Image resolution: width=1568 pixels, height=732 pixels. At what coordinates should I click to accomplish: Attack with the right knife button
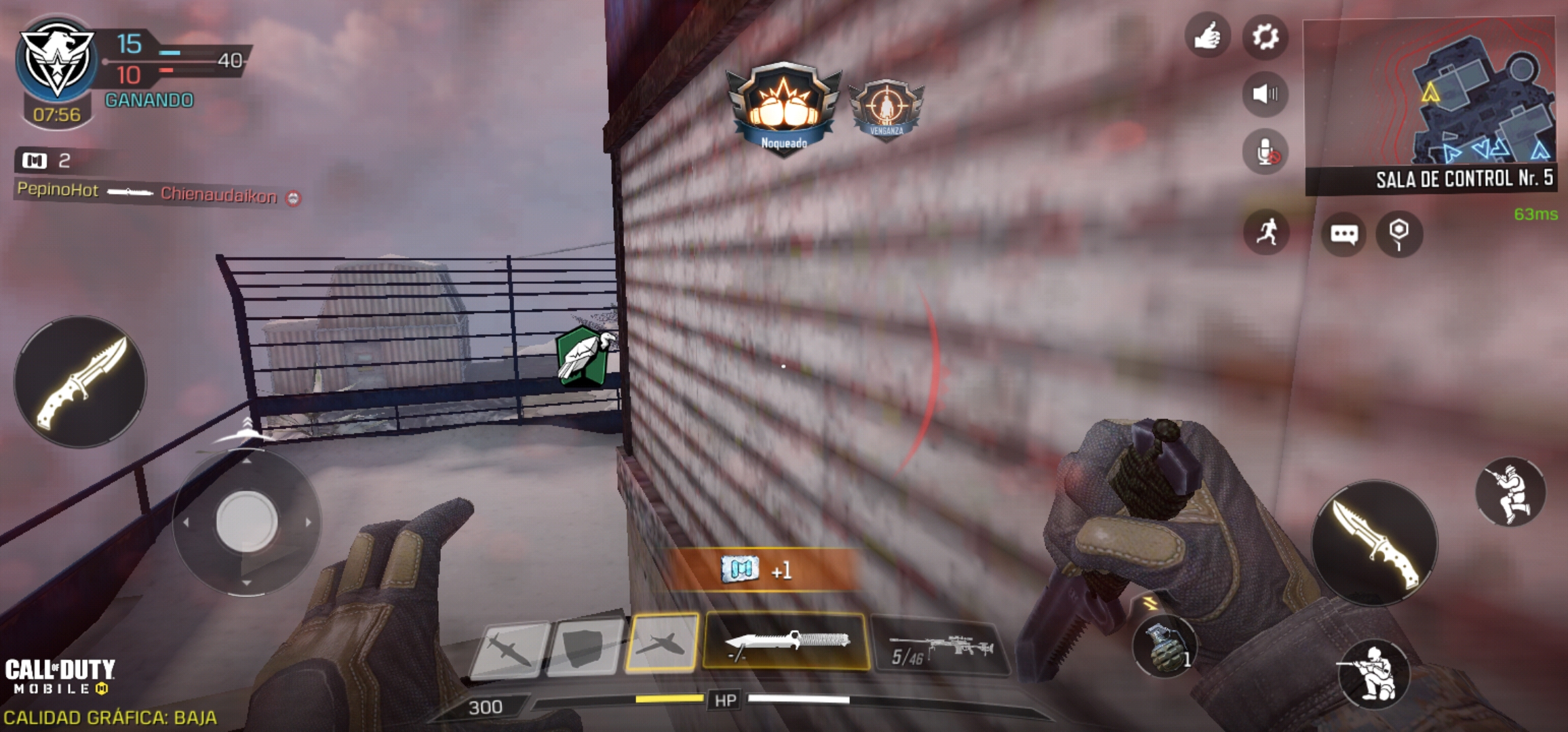click(x=1374, y=543)
